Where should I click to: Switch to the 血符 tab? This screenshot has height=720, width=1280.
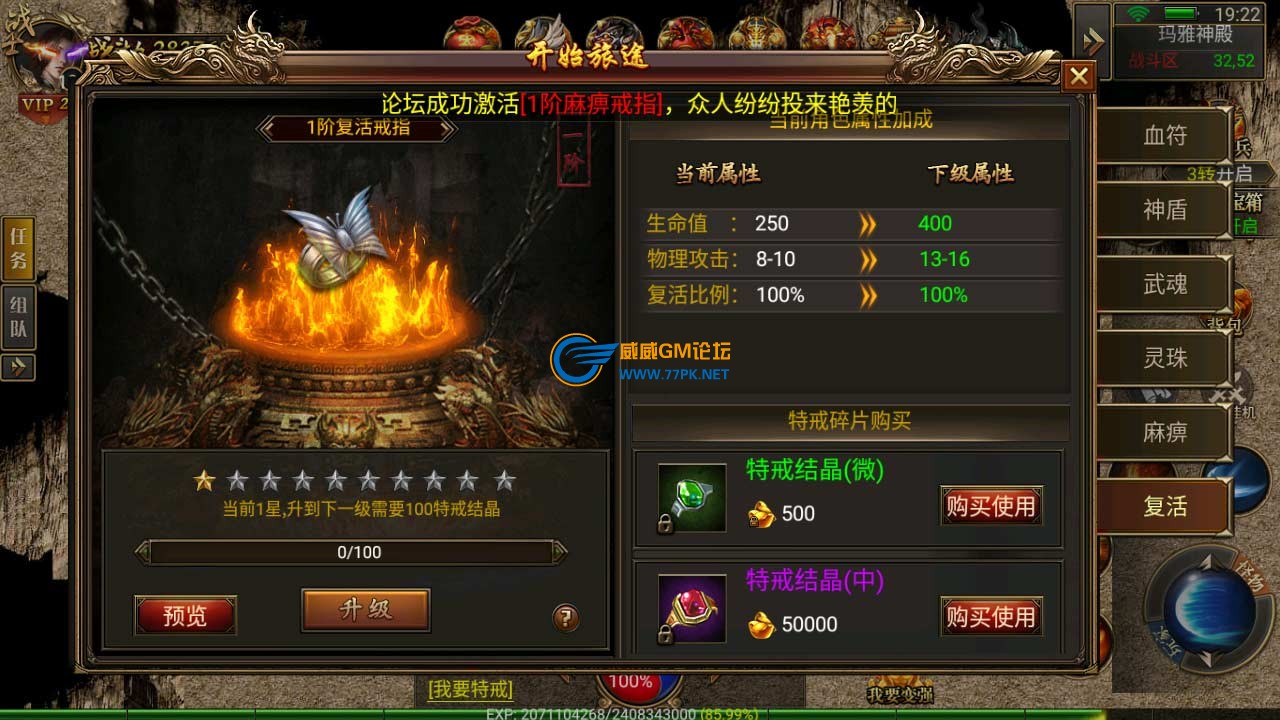point(1164,135)
